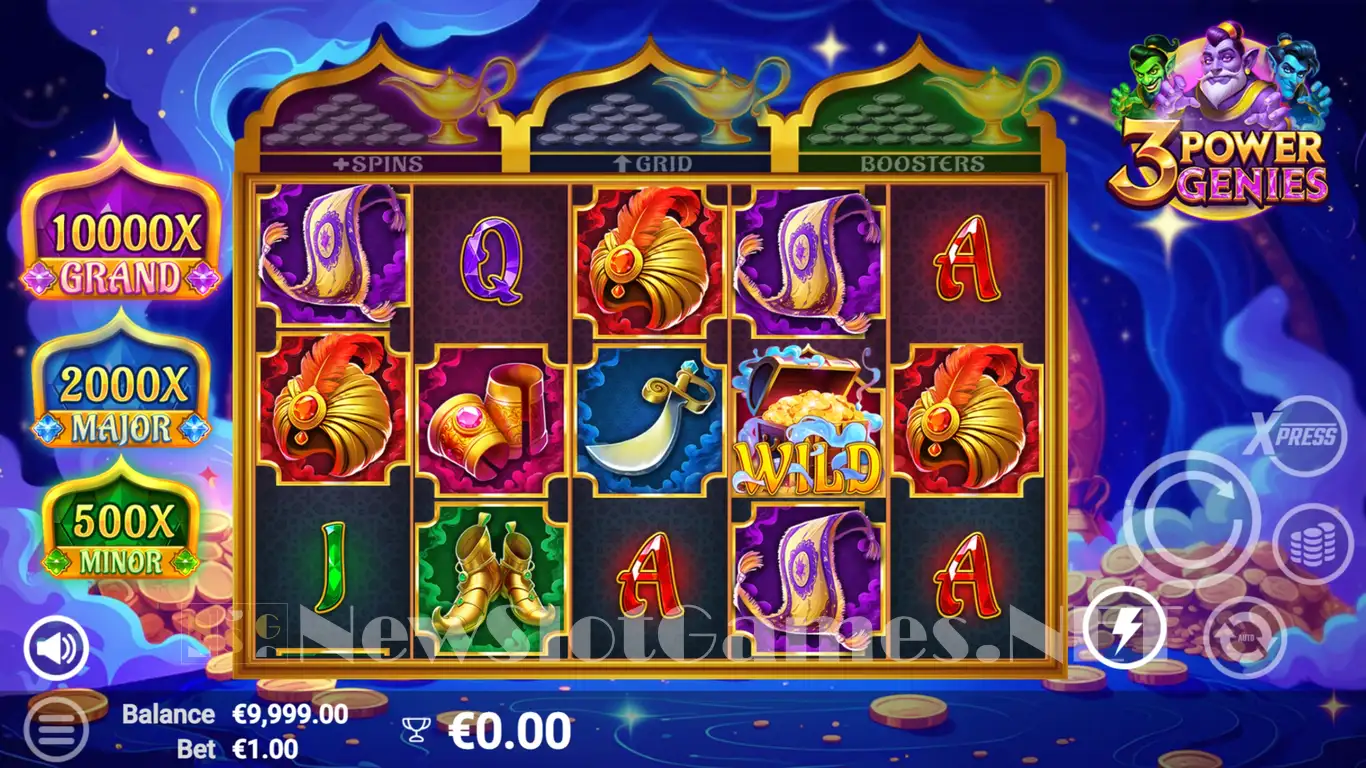Open the coin stack bet settings
Viewport: 1366px width, 768px height.
click(x=1312, y=544)
